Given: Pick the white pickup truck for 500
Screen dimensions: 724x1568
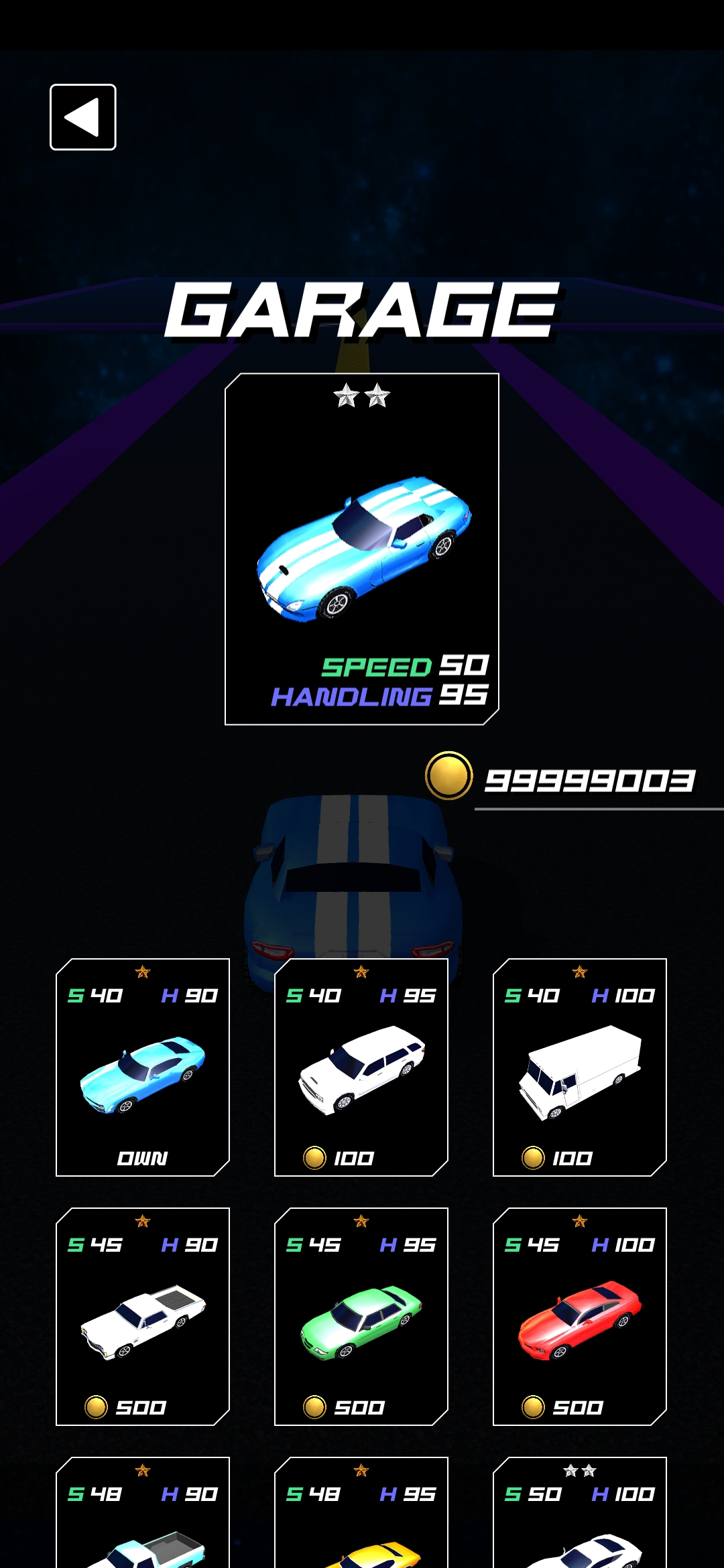Looking at the screenshot, I should coord(143,1317).
